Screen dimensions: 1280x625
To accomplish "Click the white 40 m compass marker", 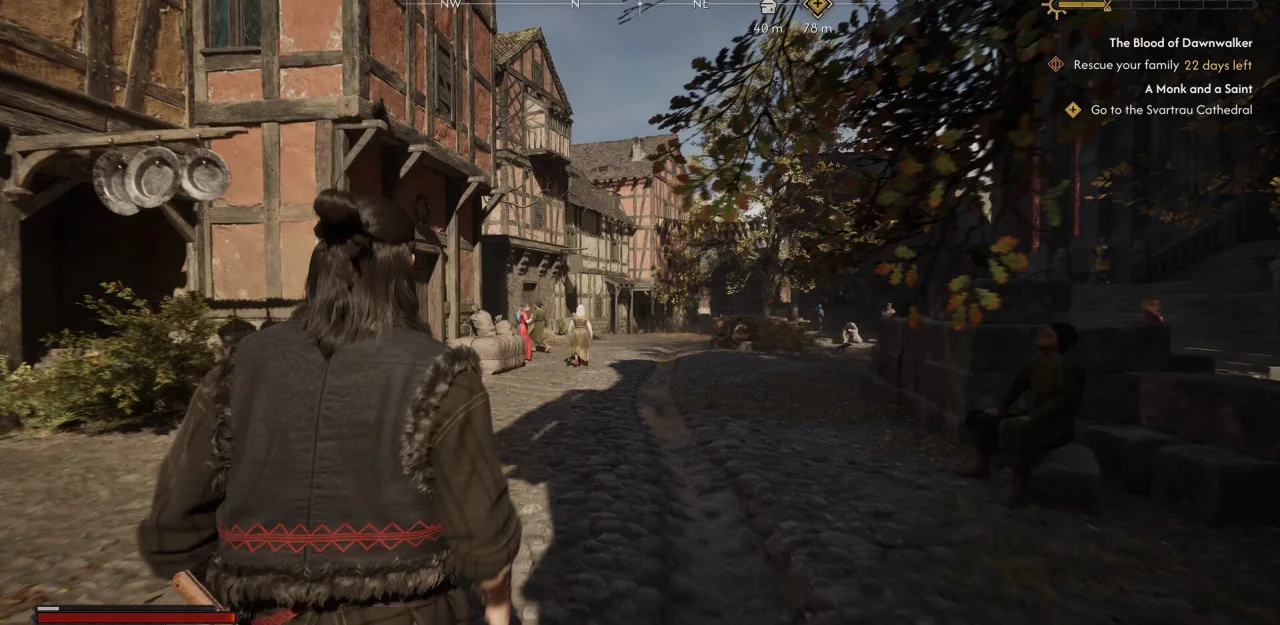I will [x=767, y=7].
